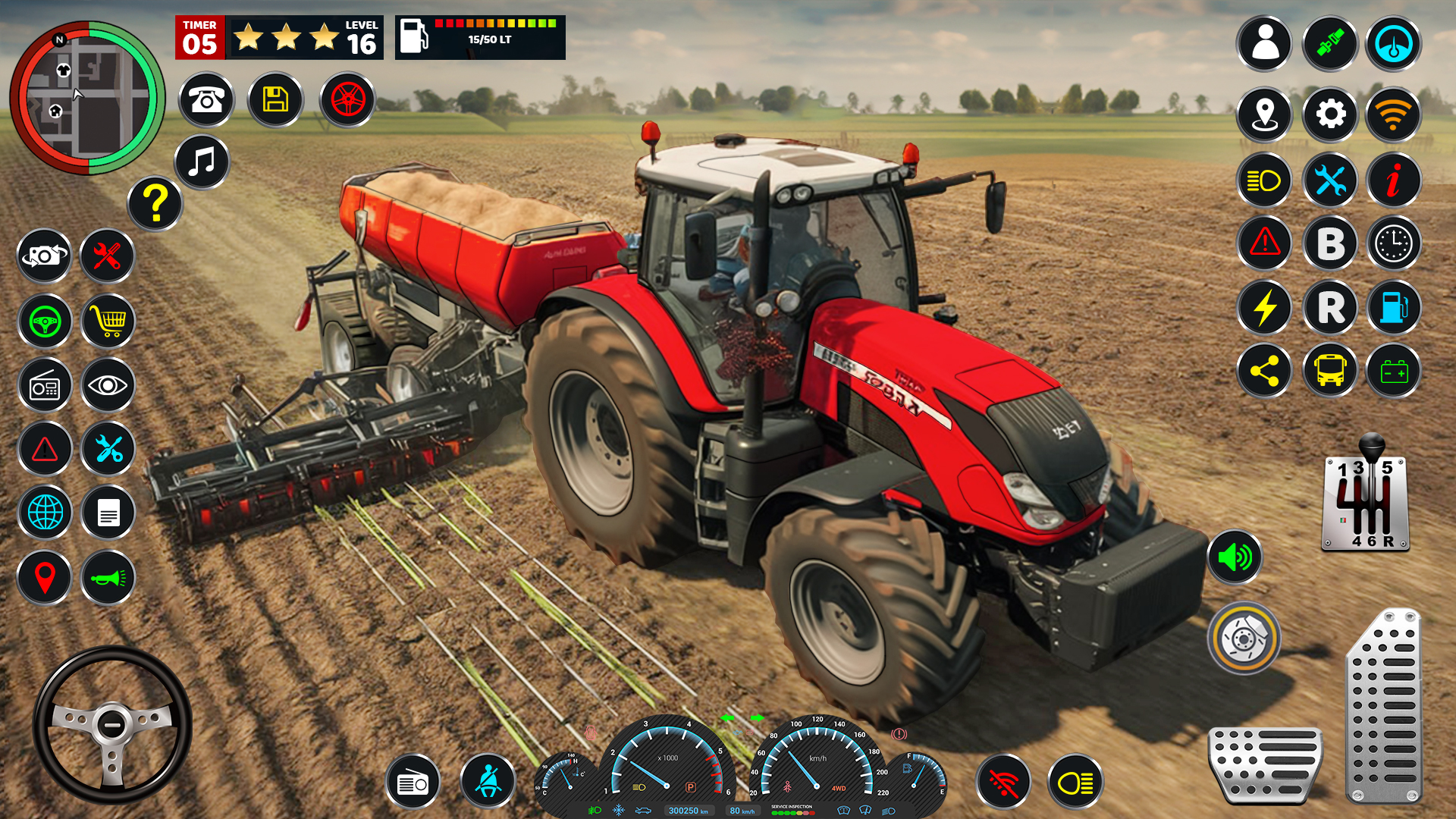The image size is (1456, 819).
Task: Adjust the 15/50 LT fuel gauge
Action: (479, 38)
